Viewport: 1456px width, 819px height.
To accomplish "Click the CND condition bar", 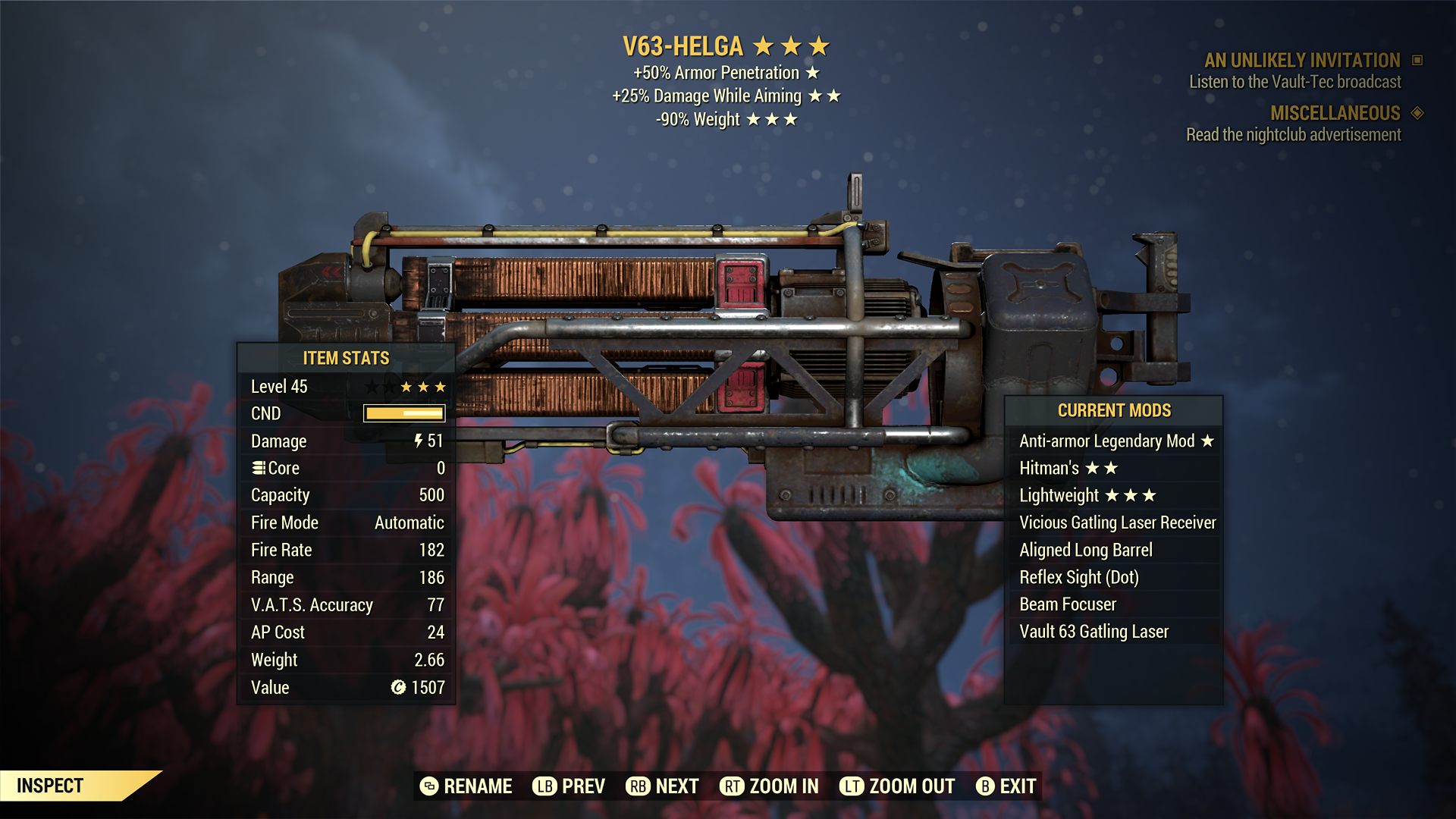I will 403,413.
